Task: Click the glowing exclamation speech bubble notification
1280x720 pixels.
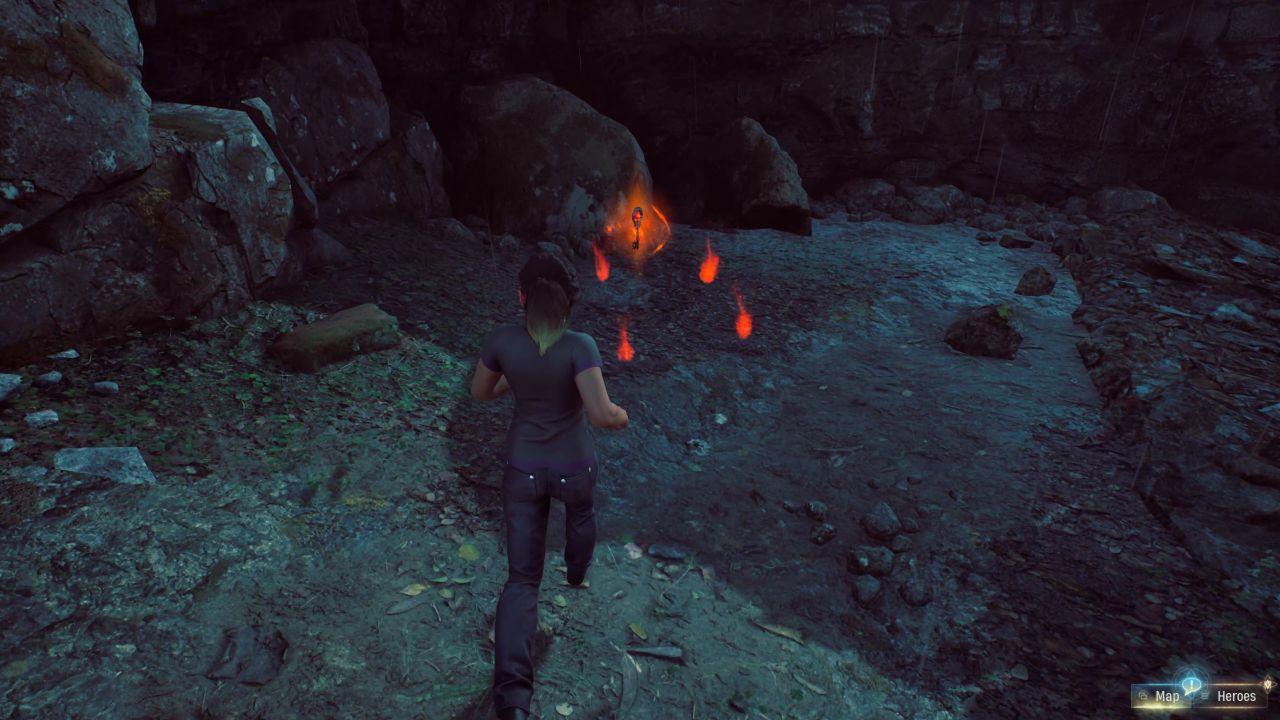Action: (1192, 684)
